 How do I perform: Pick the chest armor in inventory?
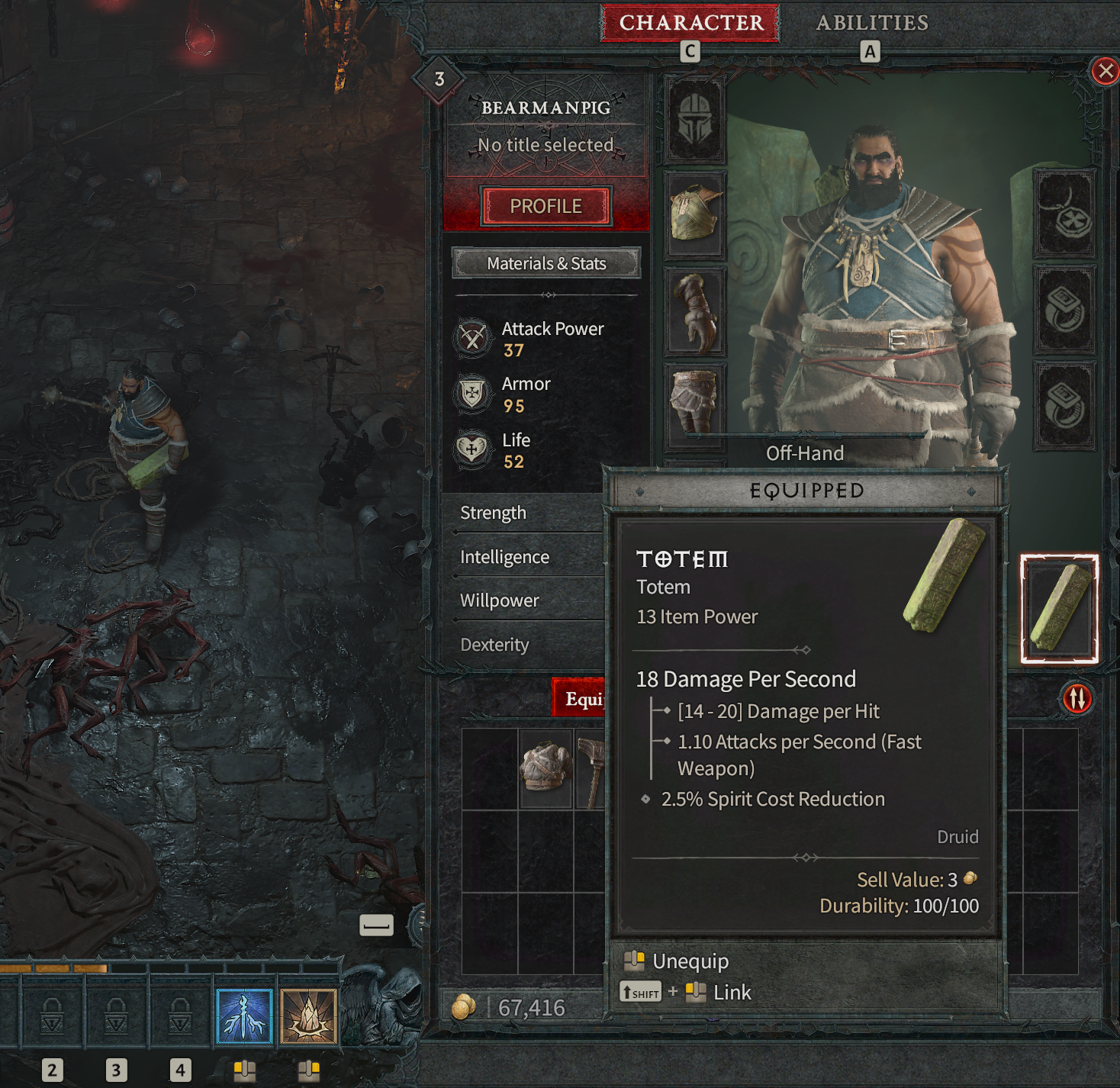tap(546, 767)
